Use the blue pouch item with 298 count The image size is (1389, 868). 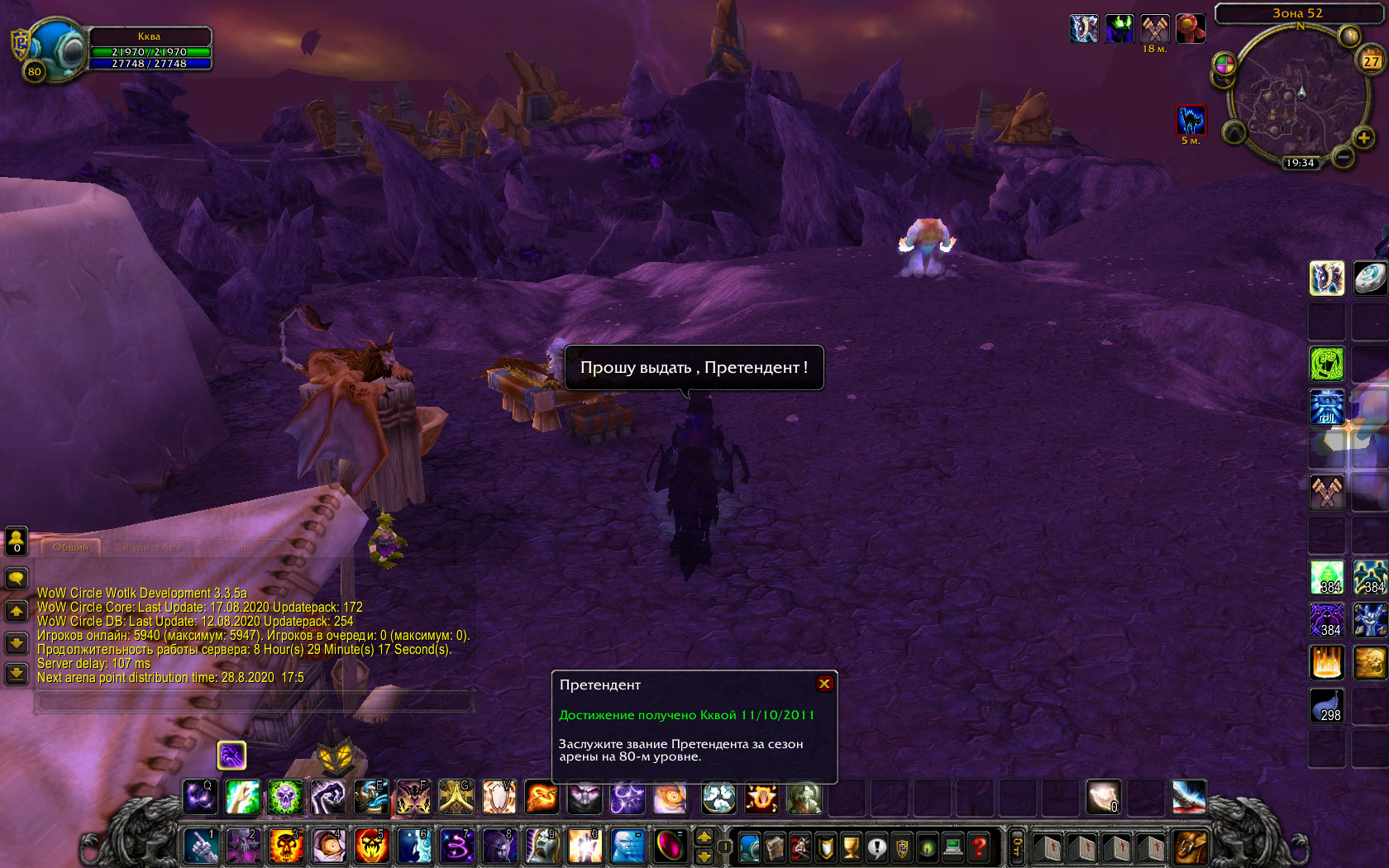click(x=1327, y=706)
